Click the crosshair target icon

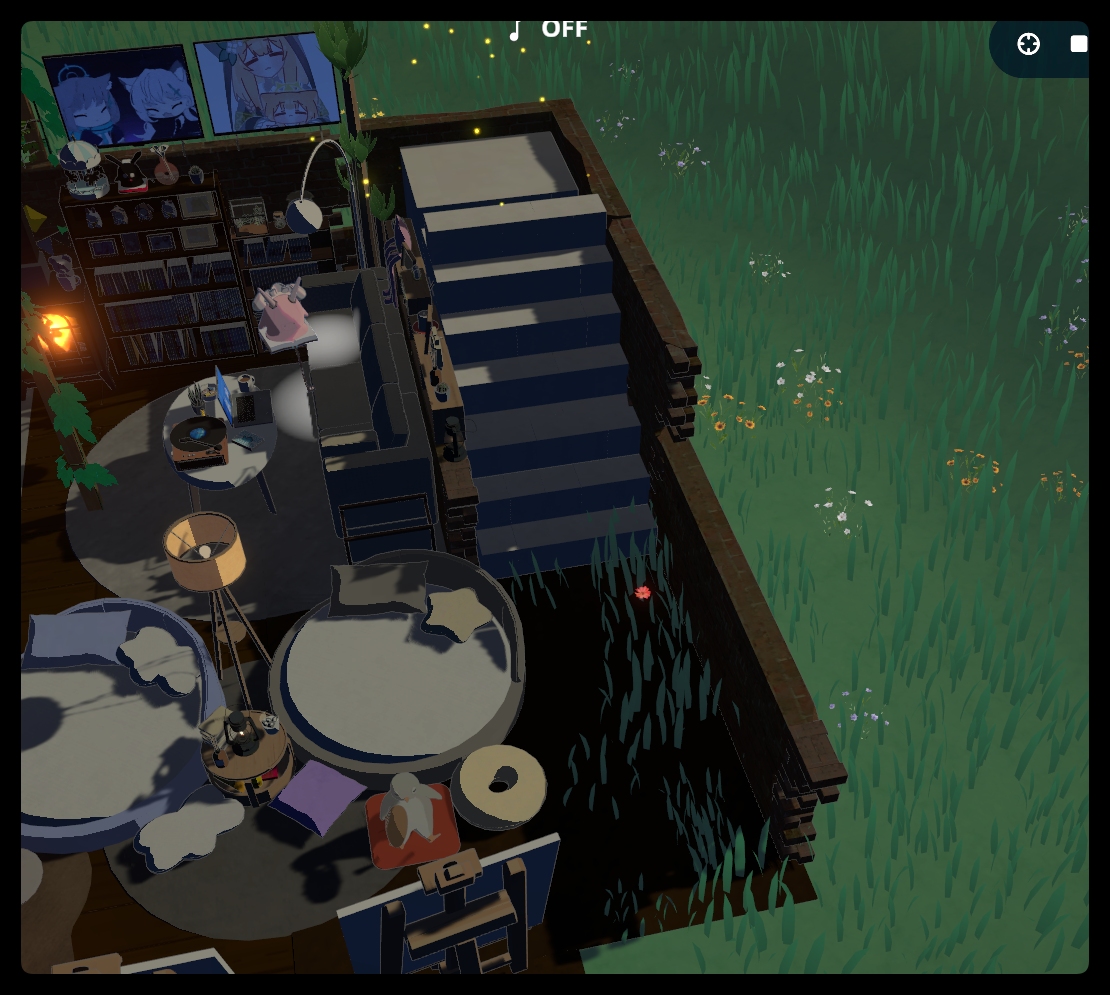tap(1028, 44)
